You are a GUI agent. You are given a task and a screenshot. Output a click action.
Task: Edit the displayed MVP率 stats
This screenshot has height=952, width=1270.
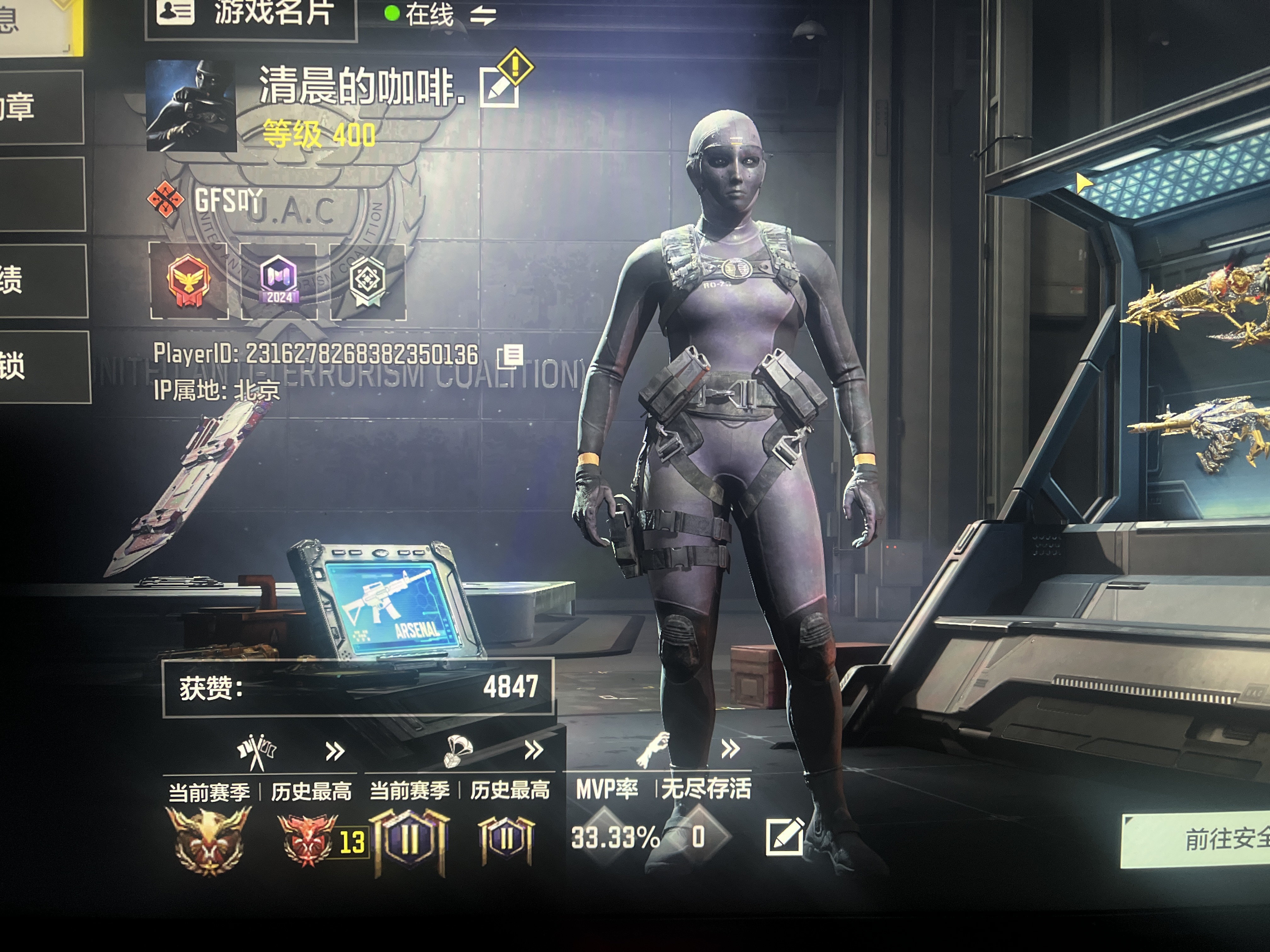pyautogui.click(x=784, y=837)
